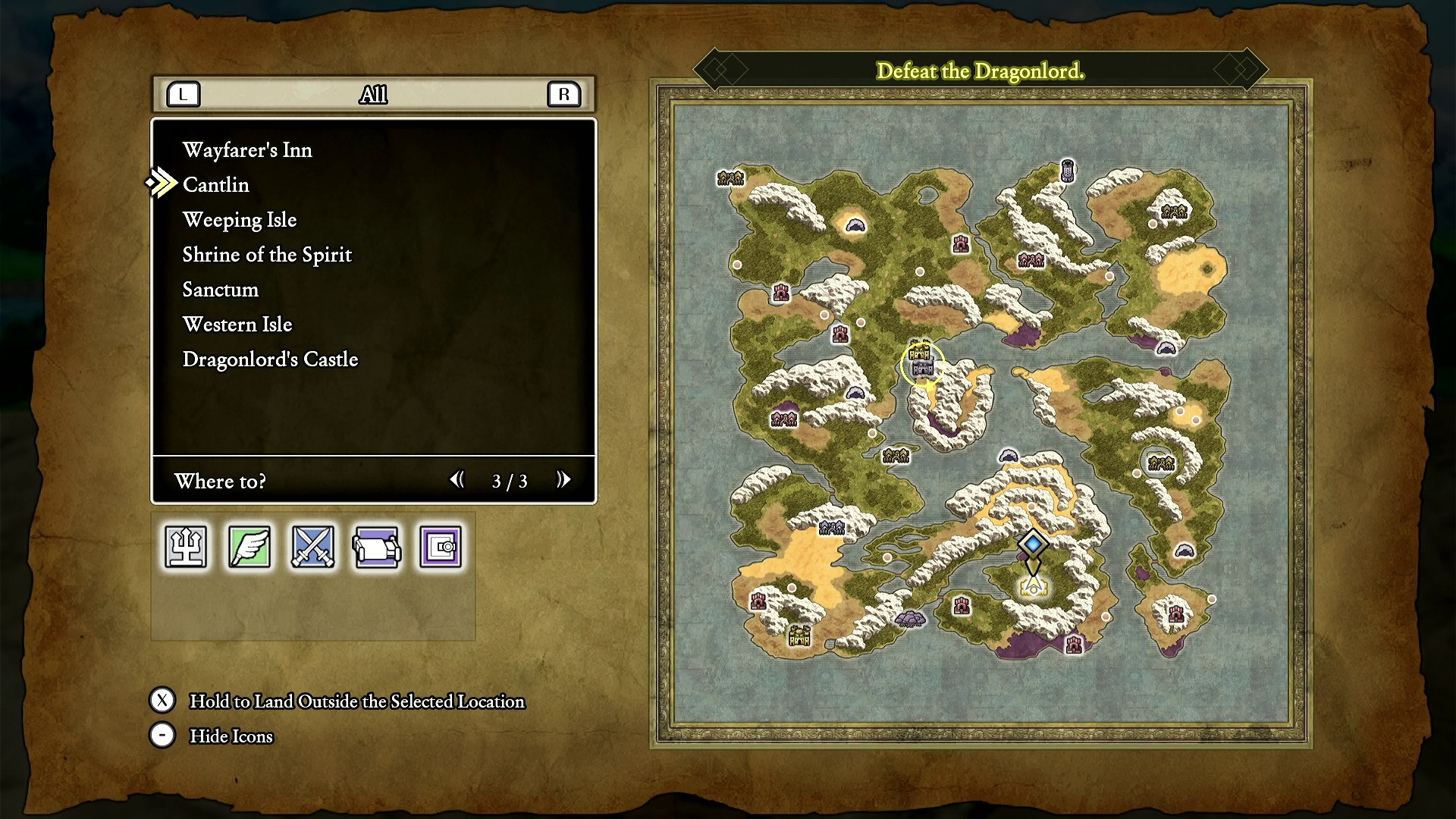Select the bed icon
Screen dimensions: 1456x819
[377, 547]
